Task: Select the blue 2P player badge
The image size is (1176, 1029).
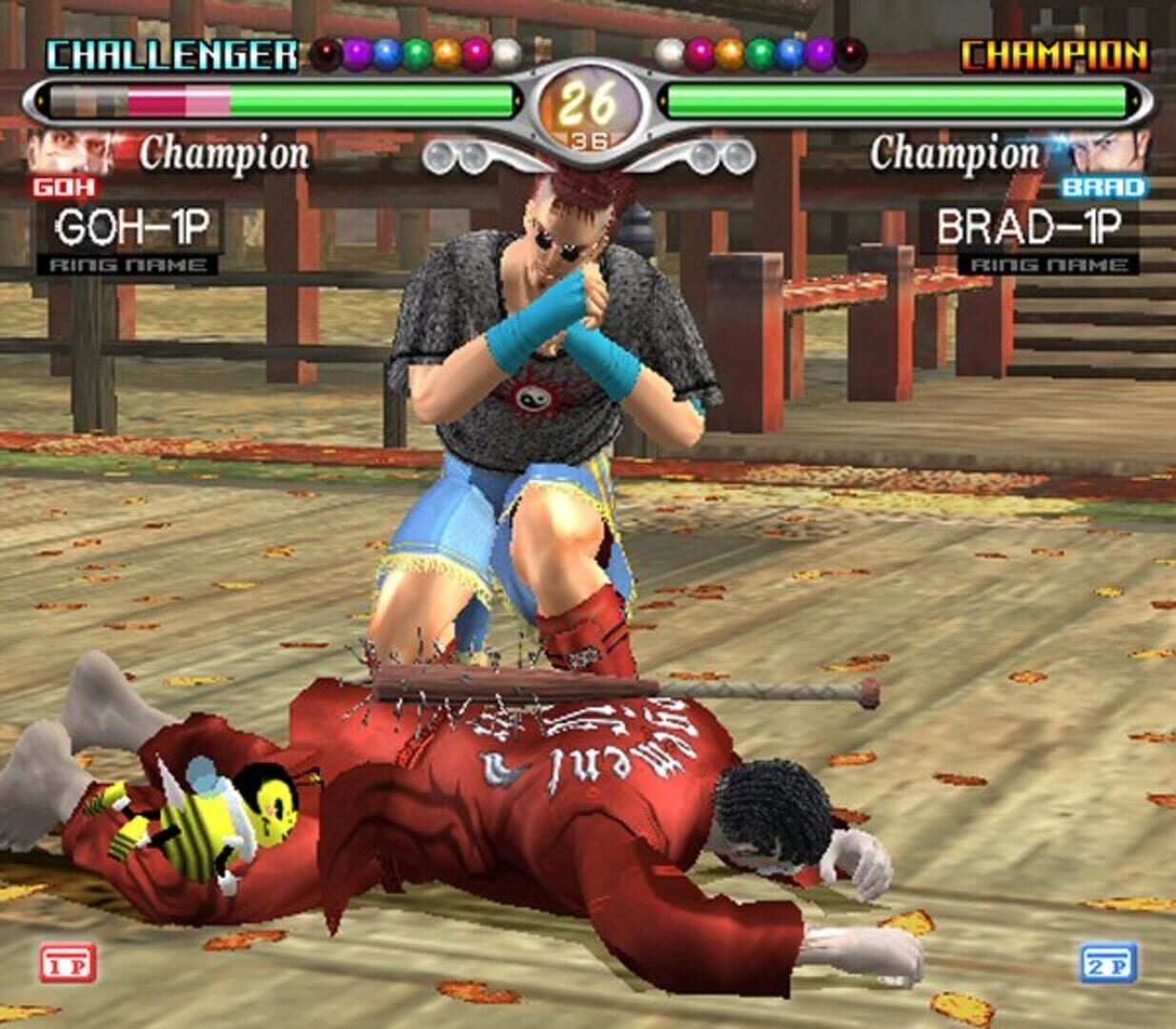Action: point(1108,962)
